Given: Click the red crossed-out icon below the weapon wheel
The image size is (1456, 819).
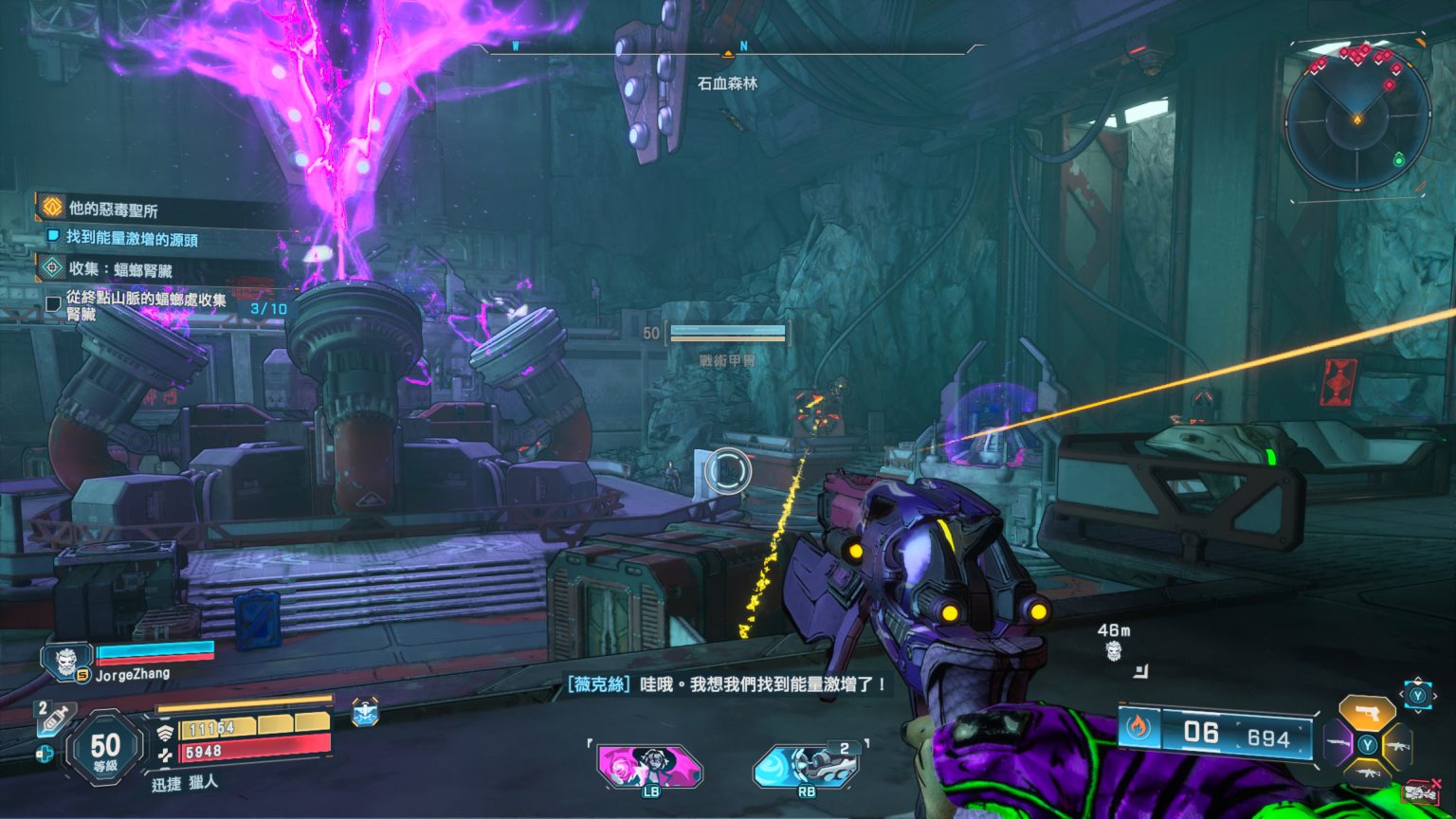Looking at the screenshot, I should point(1420,792).
